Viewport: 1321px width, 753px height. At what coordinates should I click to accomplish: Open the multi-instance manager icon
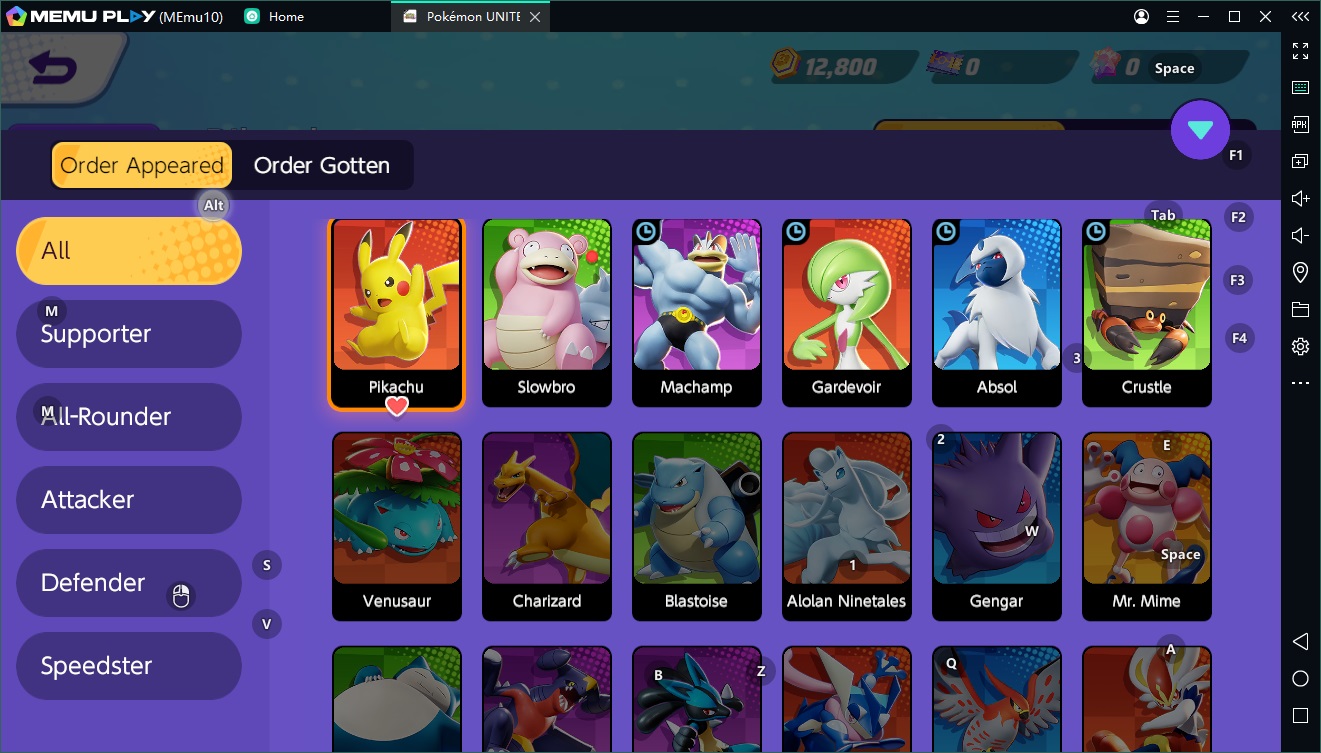coord(1300,160)
